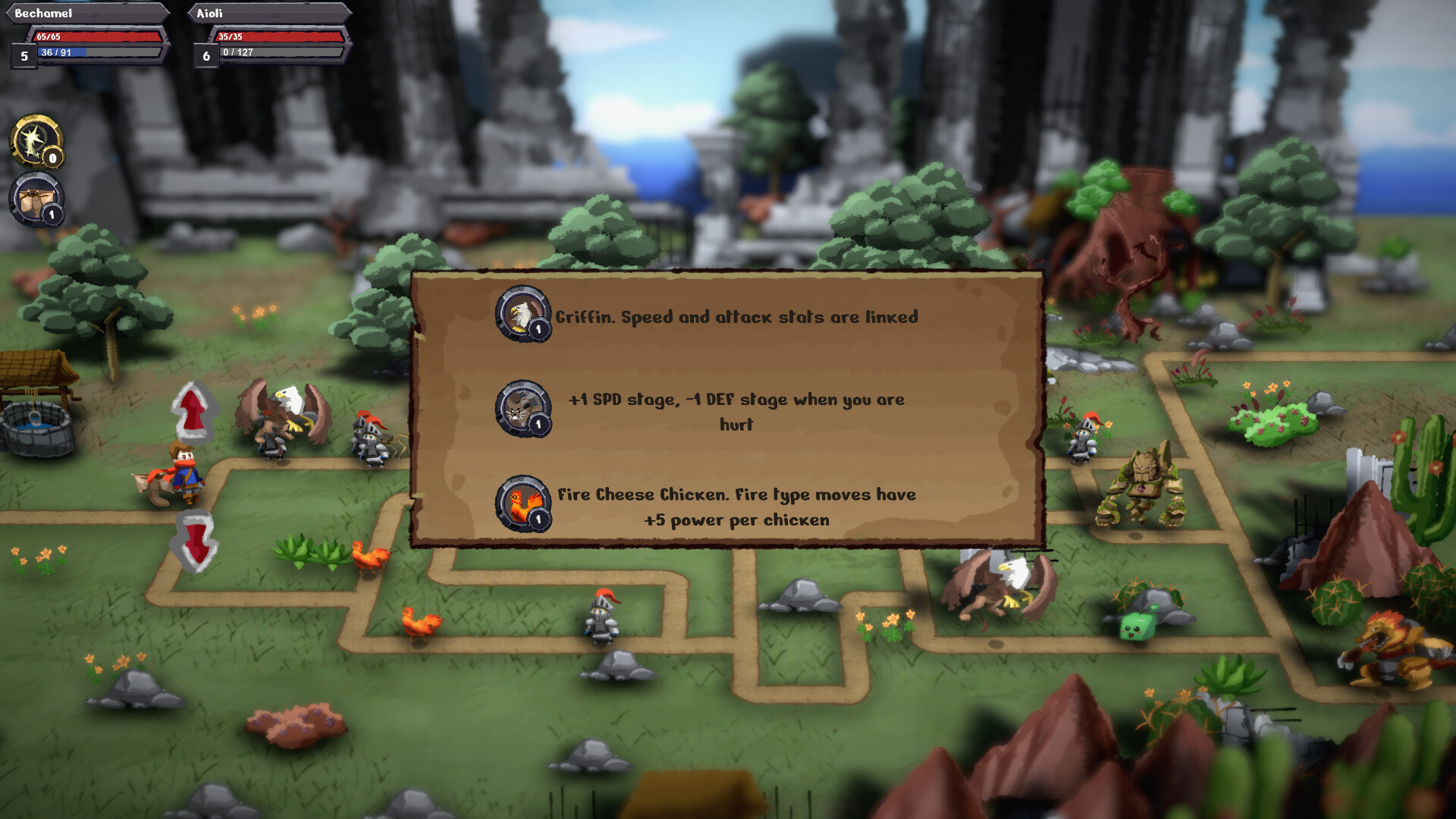The image size is (1456, 819).
Task: Expand Bechamel's nameplate banner
Action: click(83, 12)
